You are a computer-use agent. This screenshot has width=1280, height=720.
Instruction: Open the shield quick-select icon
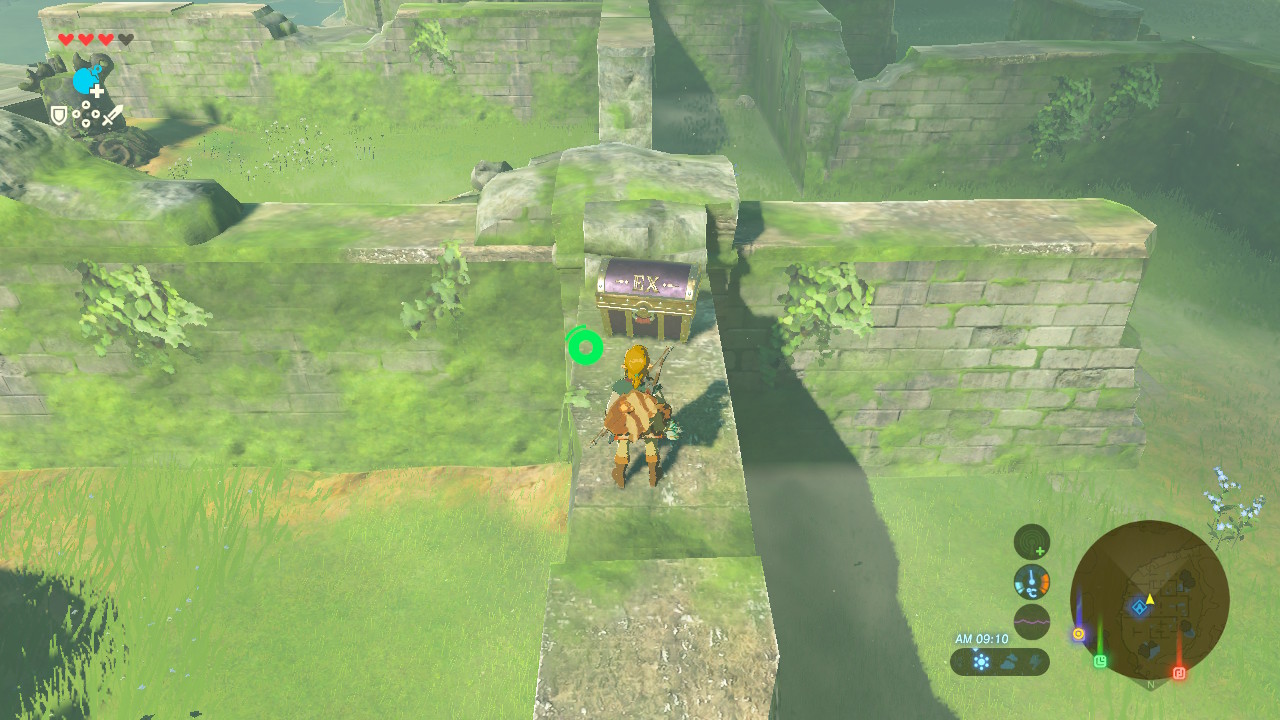pos(59,116)
